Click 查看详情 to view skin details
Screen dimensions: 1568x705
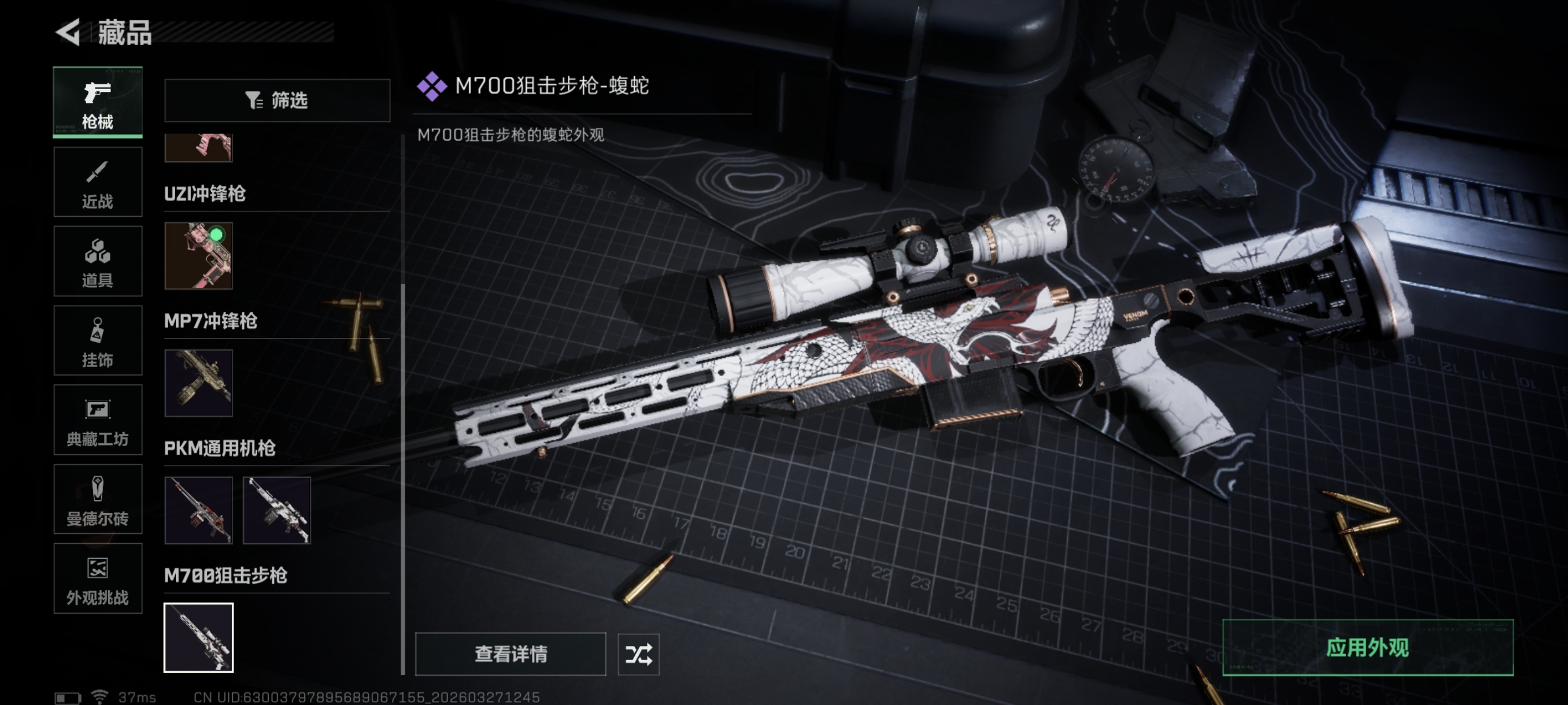pos(510,654)
